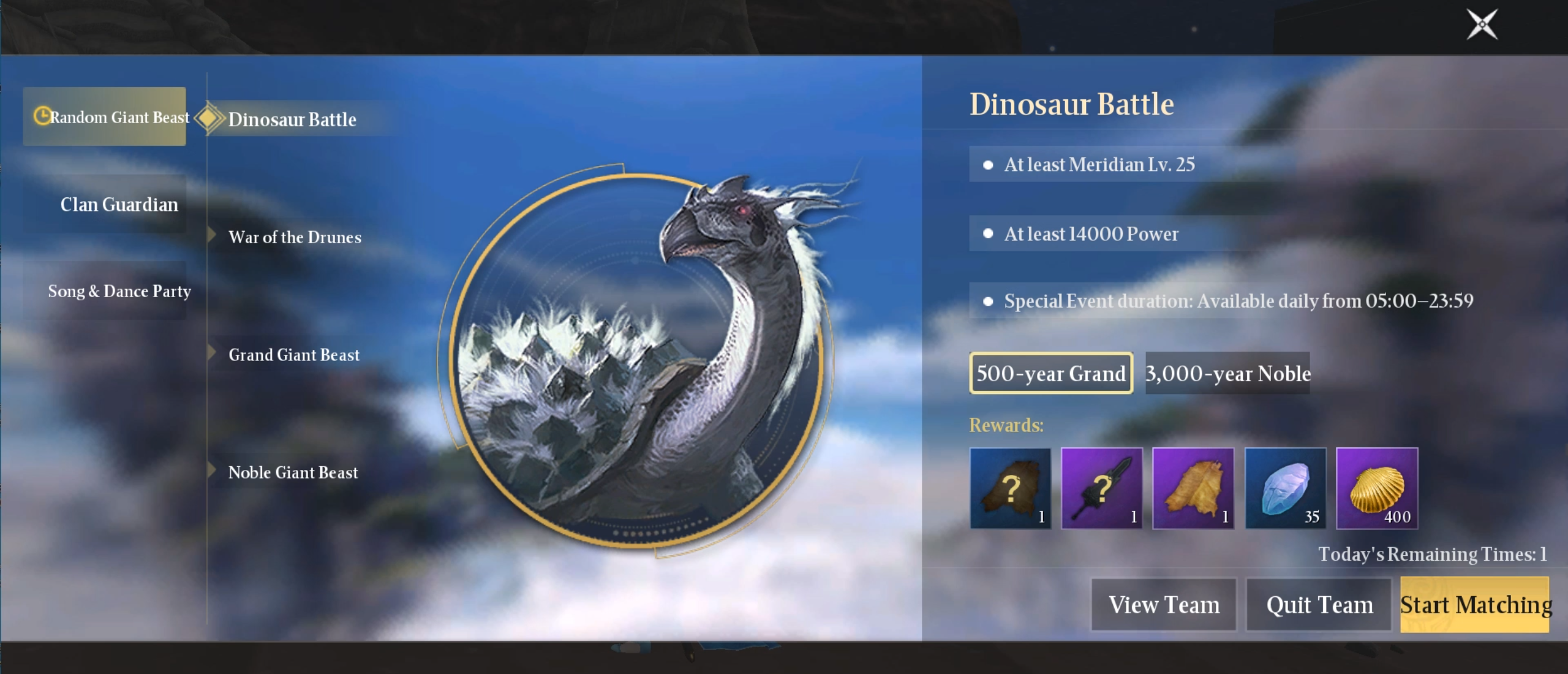Click the Quit Team button
The width and height of the screenshot is (1568, 674).
click(x=1318, y=604)
